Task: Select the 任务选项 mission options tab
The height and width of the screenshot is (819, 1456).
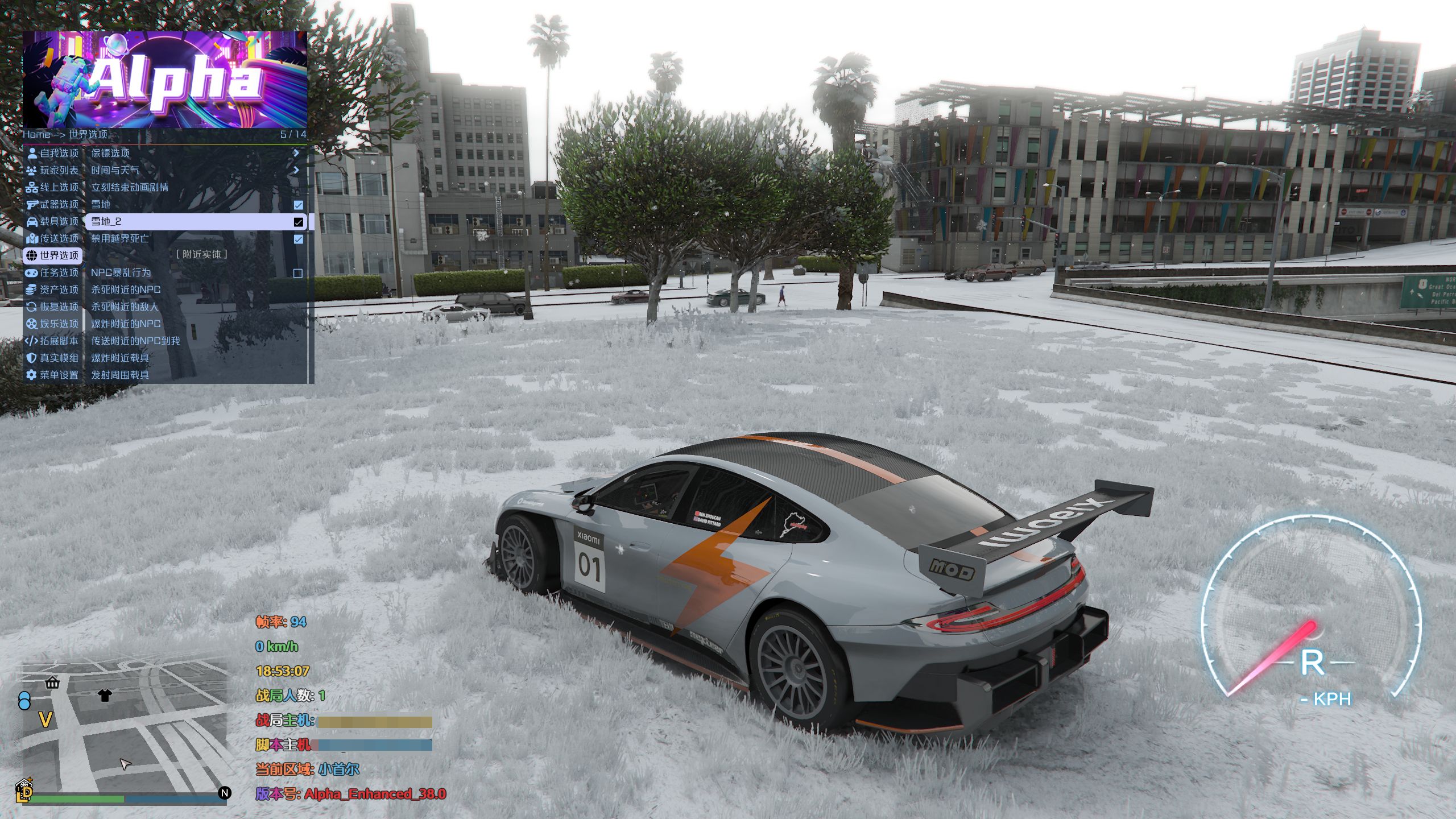Action: click(x=53, y=273)
